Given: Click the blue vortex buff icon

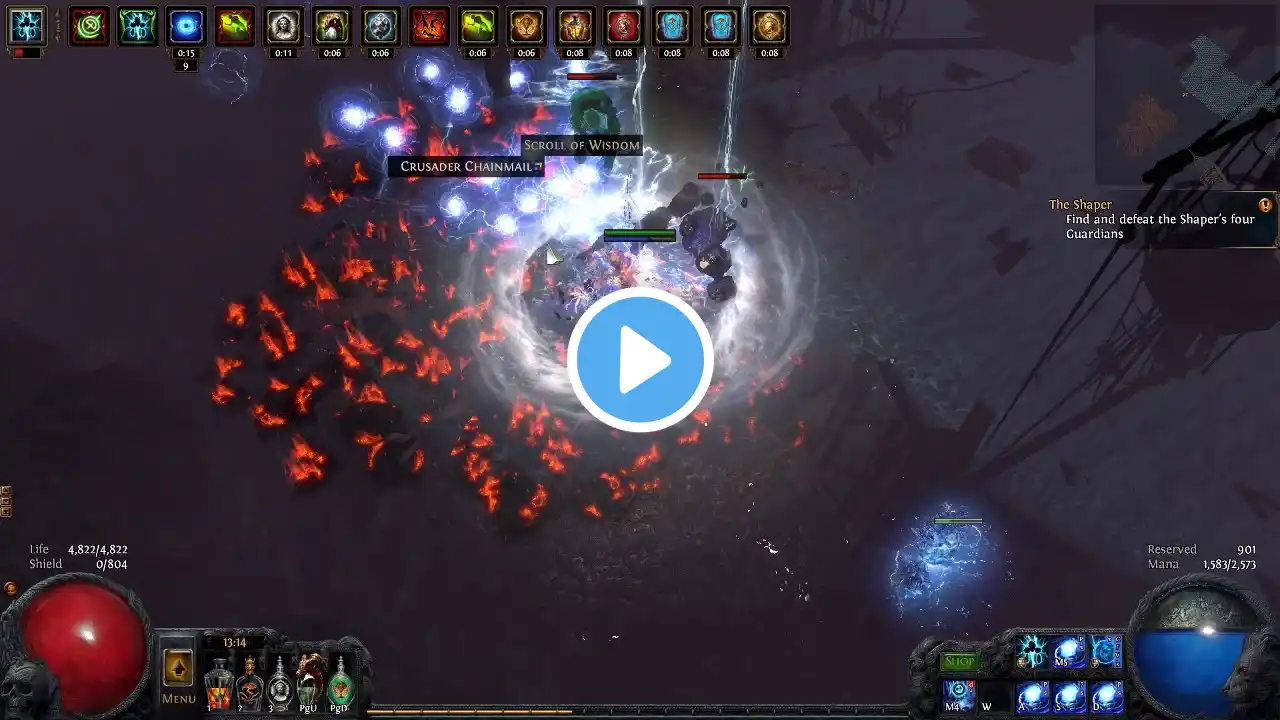Looking at the screenshot, I should click(186, 27).
